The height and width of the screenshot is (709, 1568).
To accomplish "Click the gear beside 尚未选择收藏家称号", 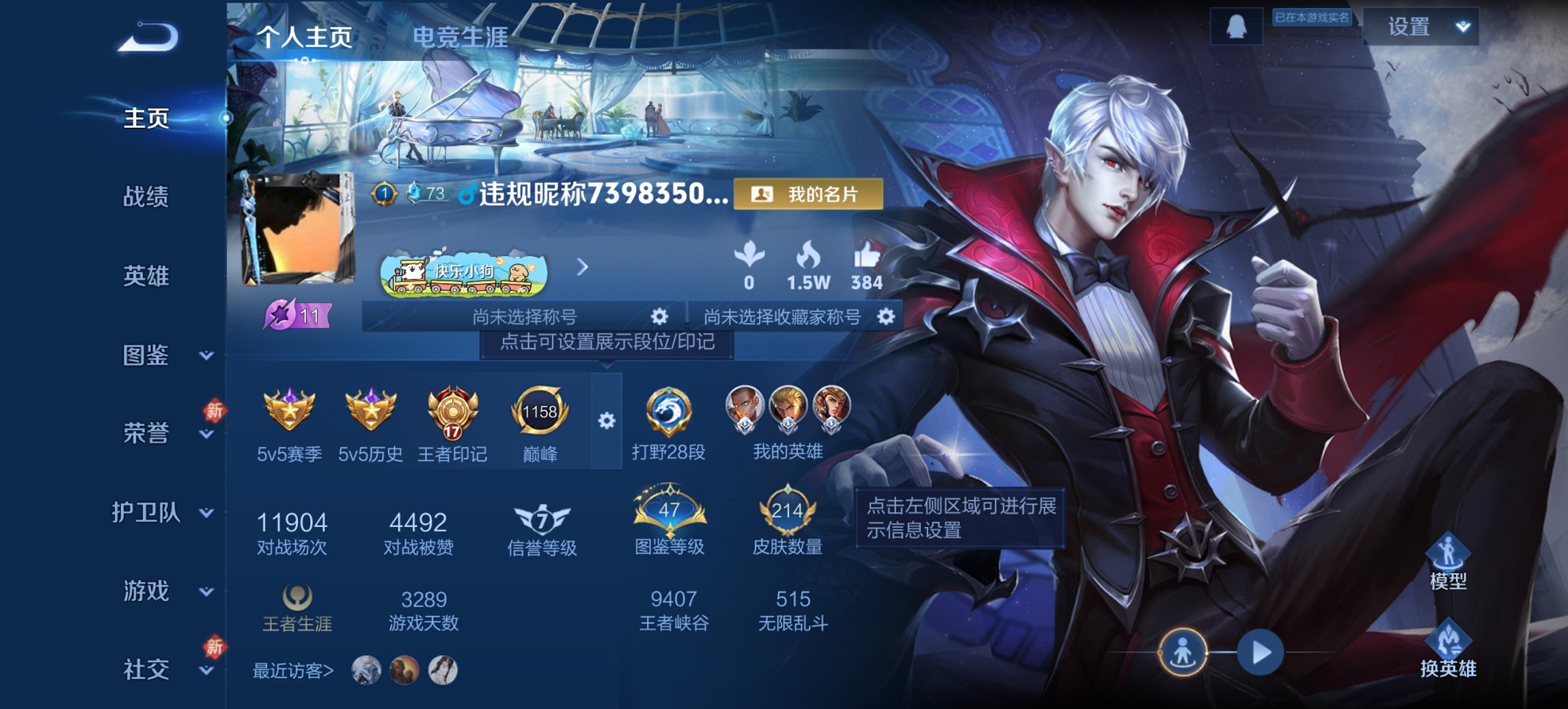I will click(886, 316).
